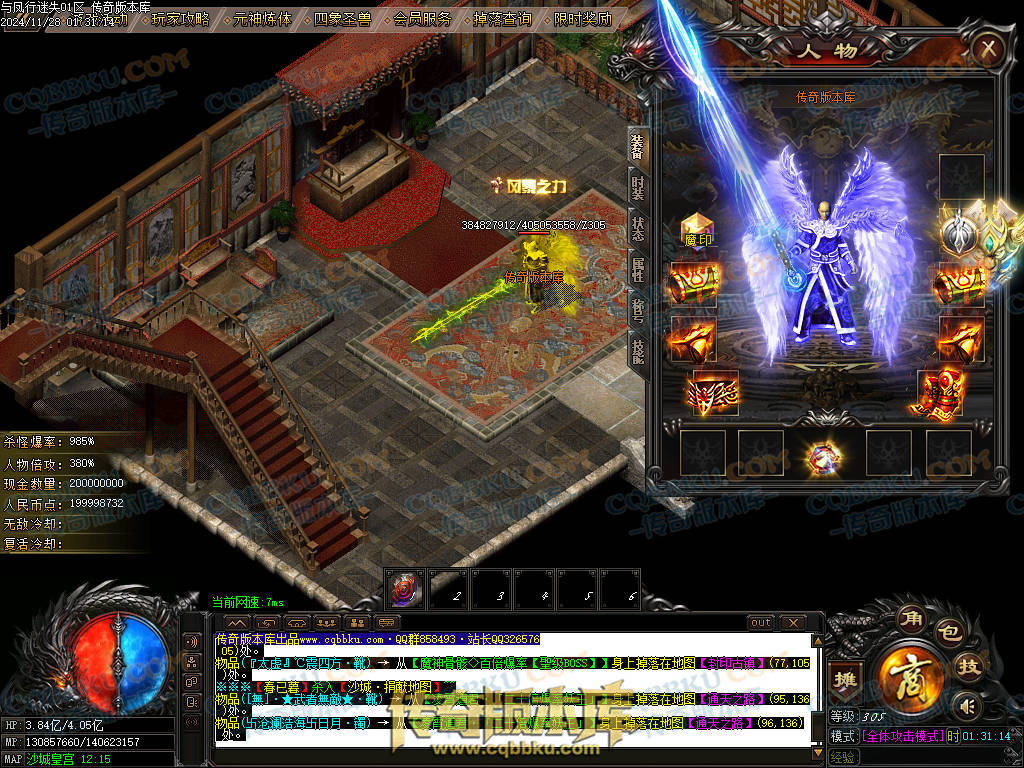Open the 玩家攻略 player guide menu

pyautogui.click(x=180, y=19)
